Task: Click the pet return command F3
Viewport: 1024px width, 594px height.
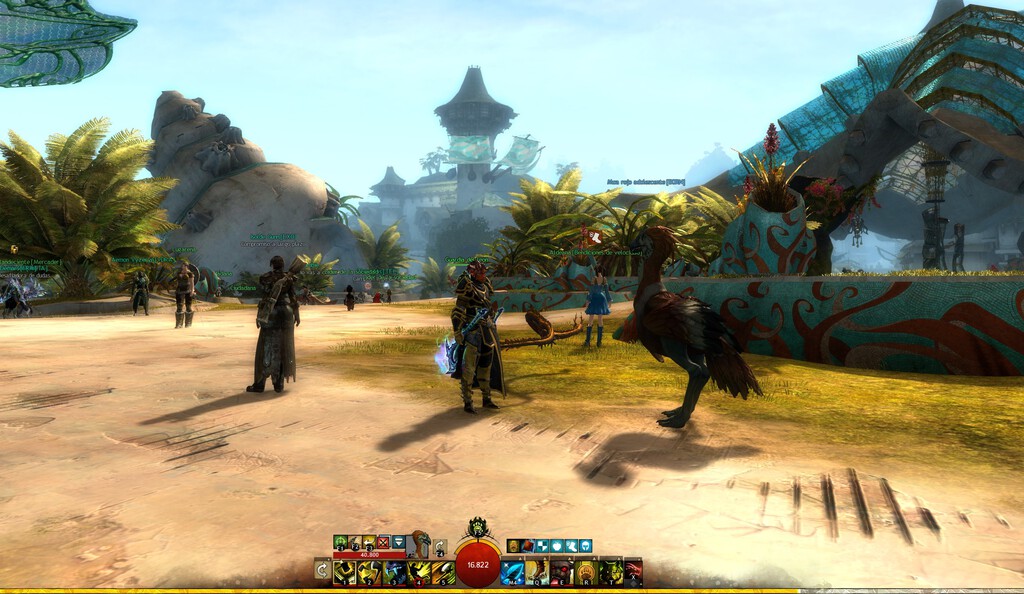Action: pyautogui.click(x=368, y=542)
